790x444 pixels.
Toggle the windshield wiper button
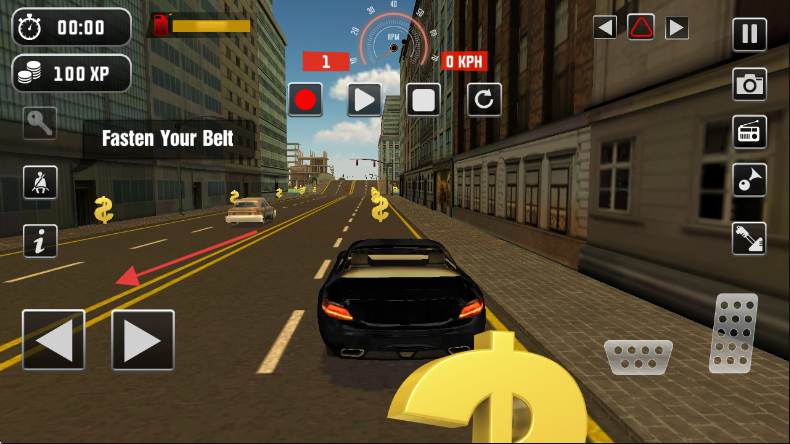[749, 238]
